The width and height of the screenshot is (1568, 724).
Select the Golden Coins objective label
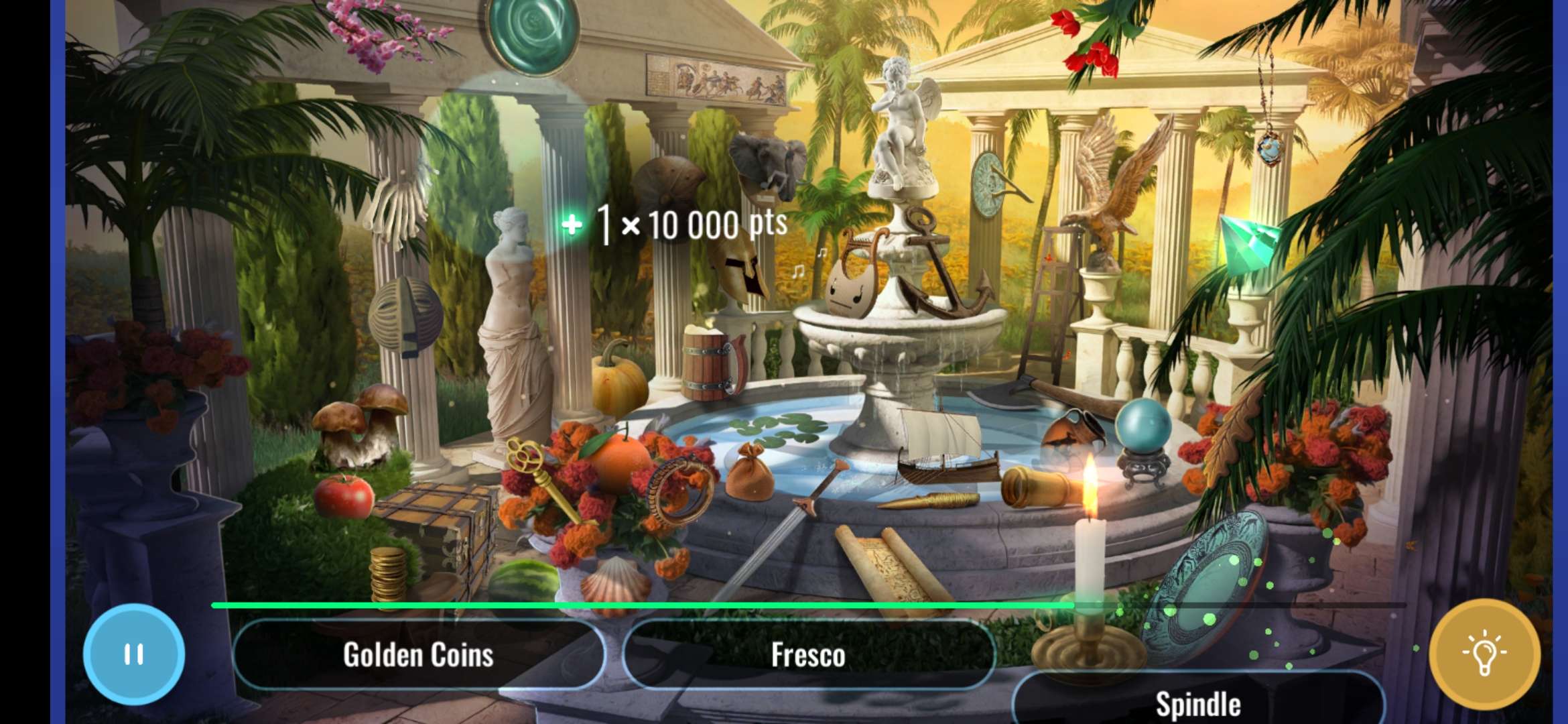point(419,655)
